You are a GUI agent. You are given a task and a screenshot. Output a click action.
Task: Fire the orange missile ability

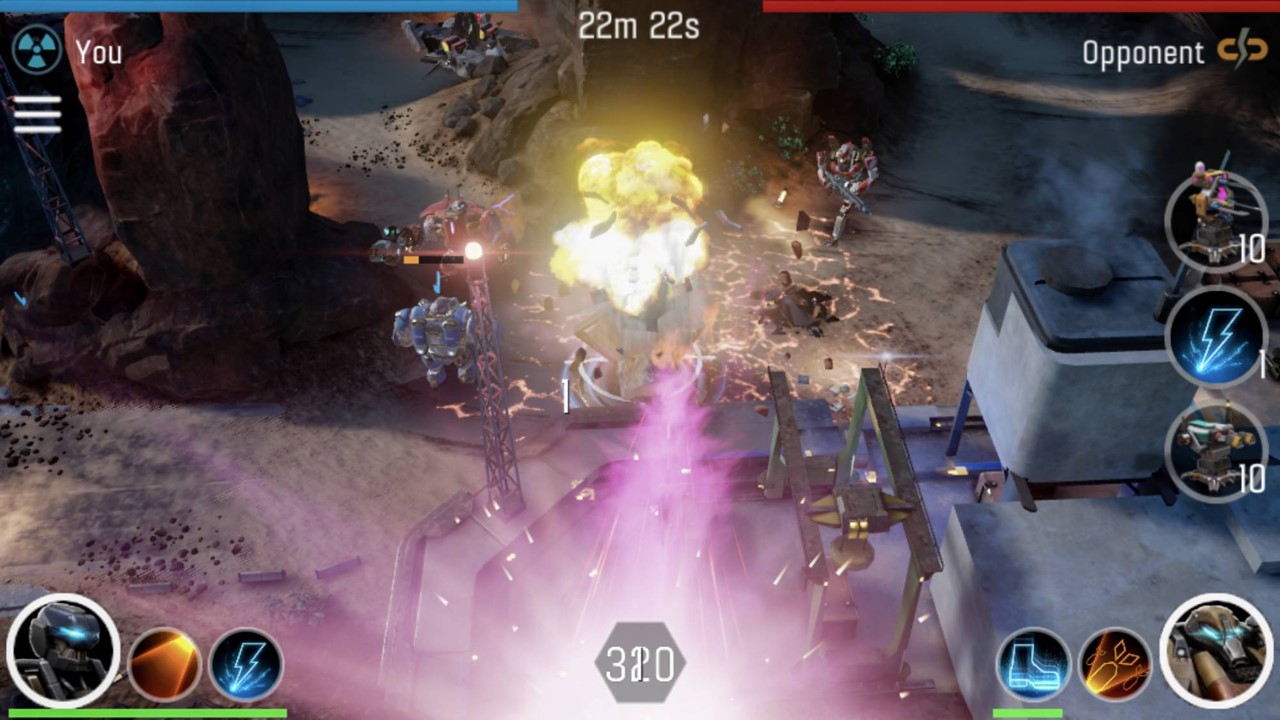click(1115, 665)
